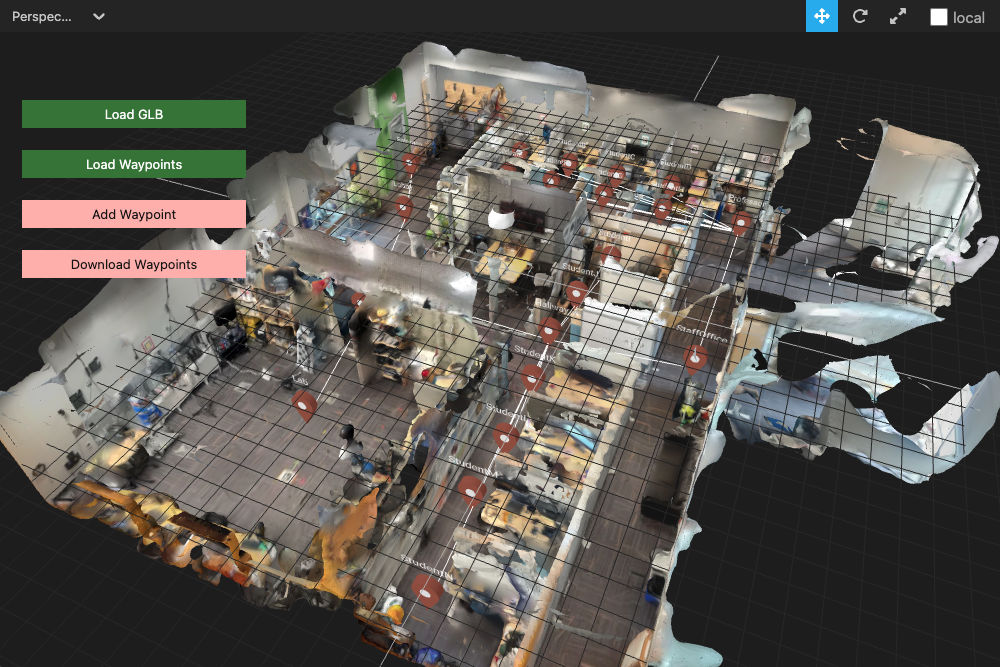This screenshot has width=1000, height=667.
Task: Switch to the rotate tool
Action: 860,17
